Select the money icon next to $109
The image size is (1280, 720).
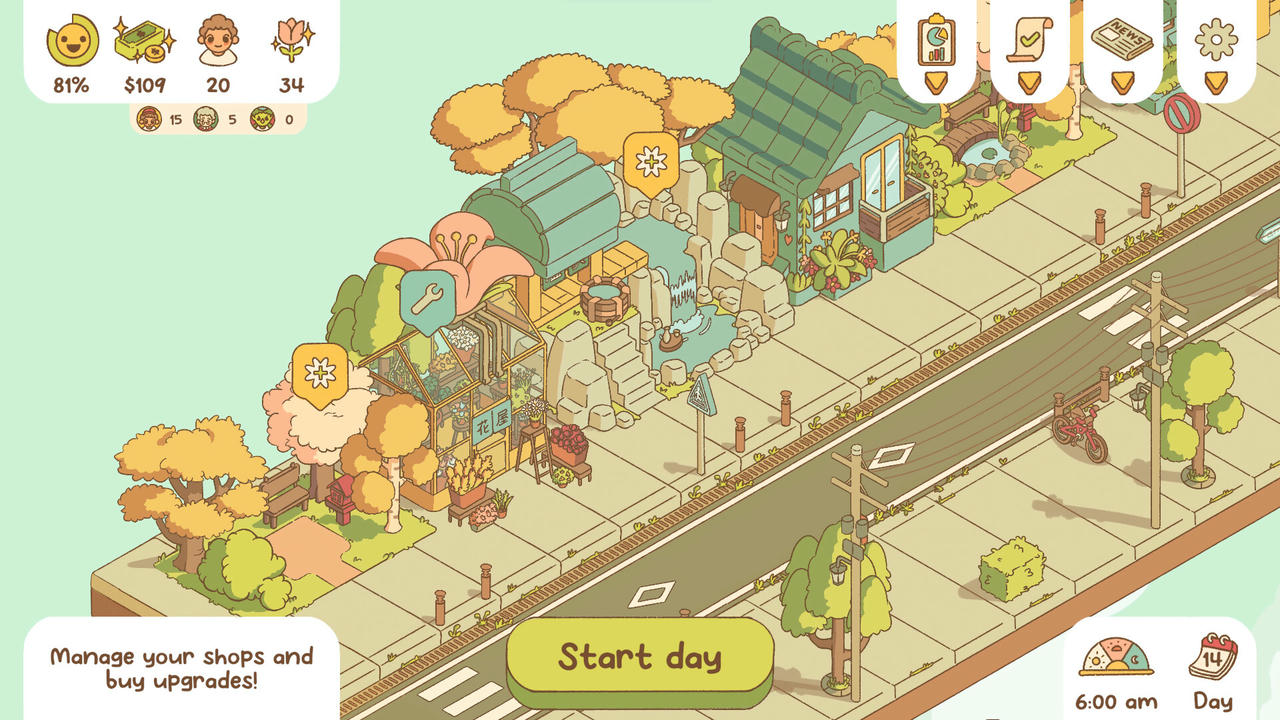[143, 40]
